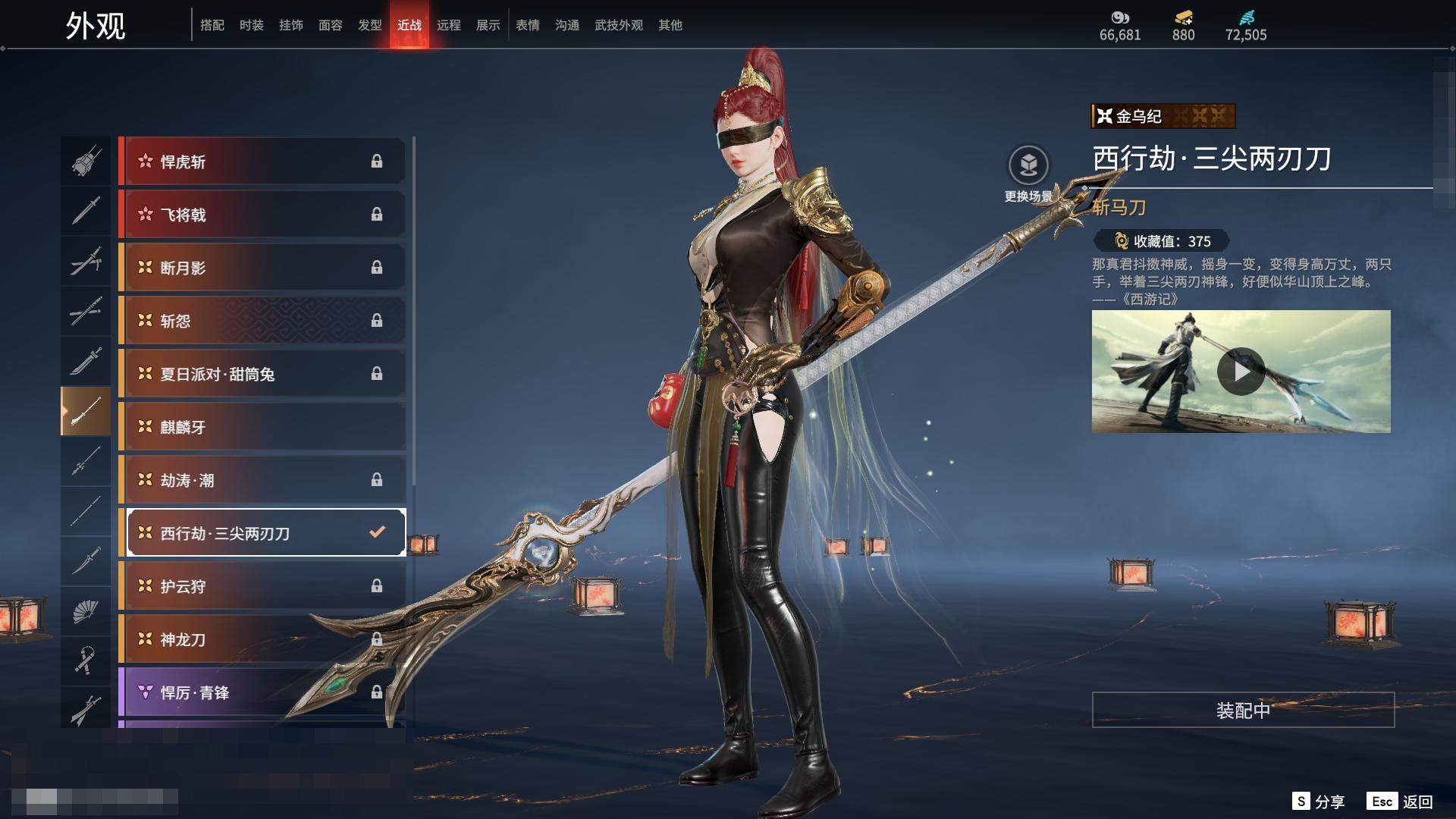Select the 神龙刀 skin entry
The width and height of the screenshot is (1456, 819).
[262, 639]
